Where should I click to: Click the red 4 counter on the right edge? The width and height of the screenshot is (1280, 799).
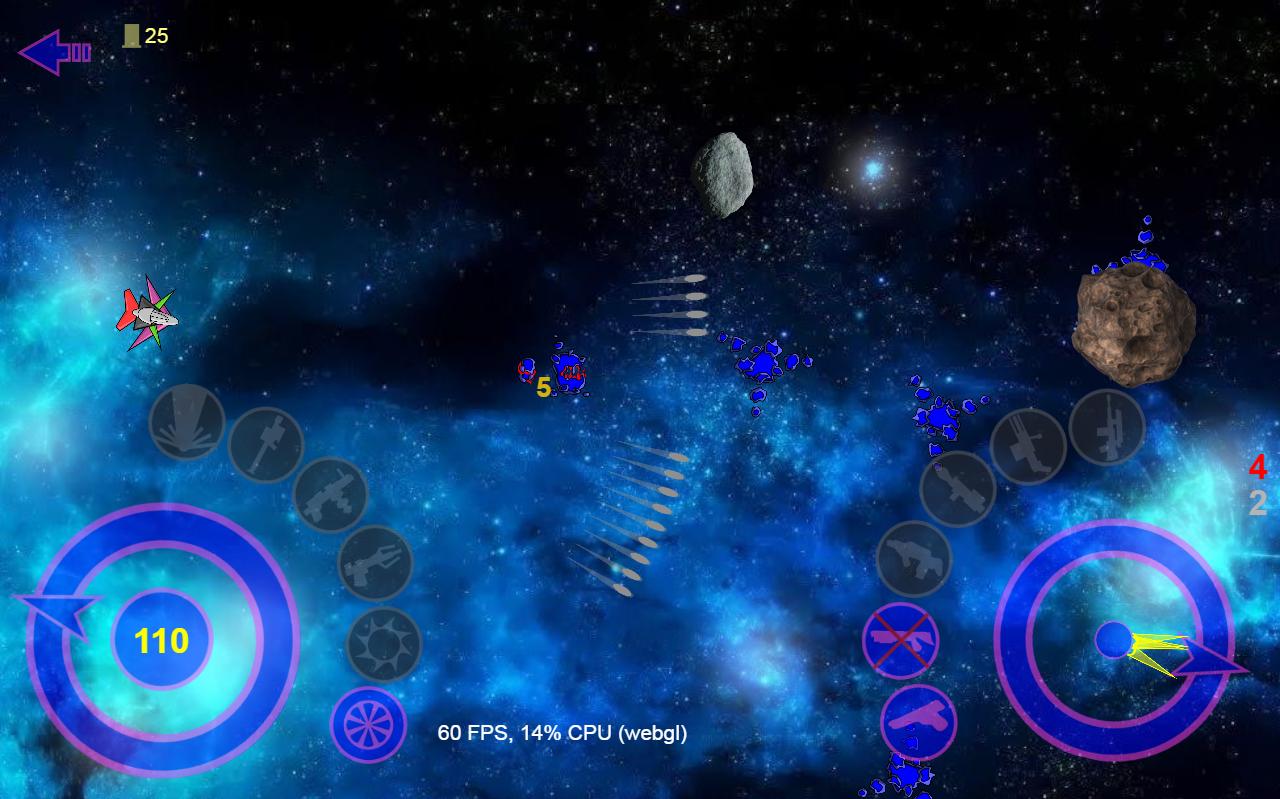[x=1257, y=467]
